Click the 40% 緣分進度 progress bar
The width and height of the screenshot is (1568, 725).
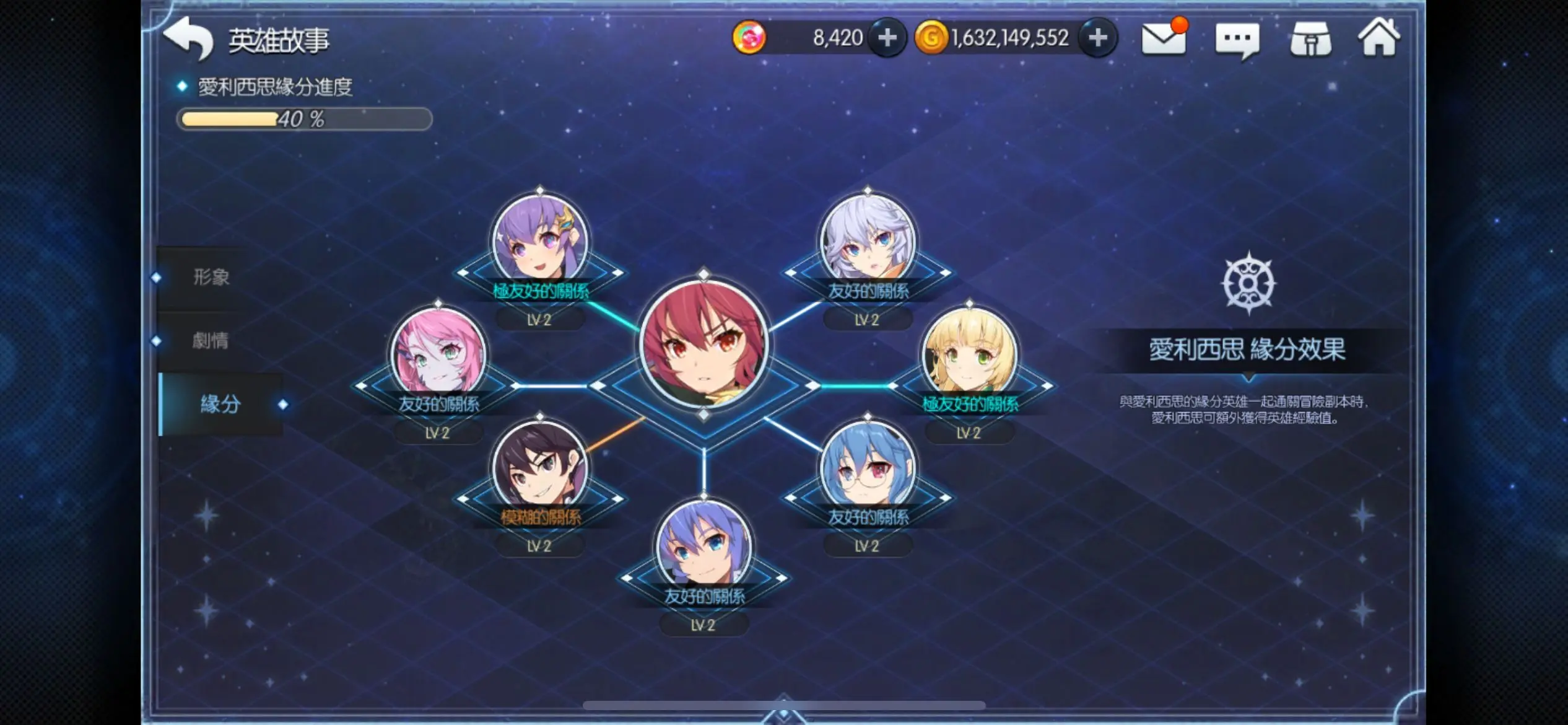point(305,120)
